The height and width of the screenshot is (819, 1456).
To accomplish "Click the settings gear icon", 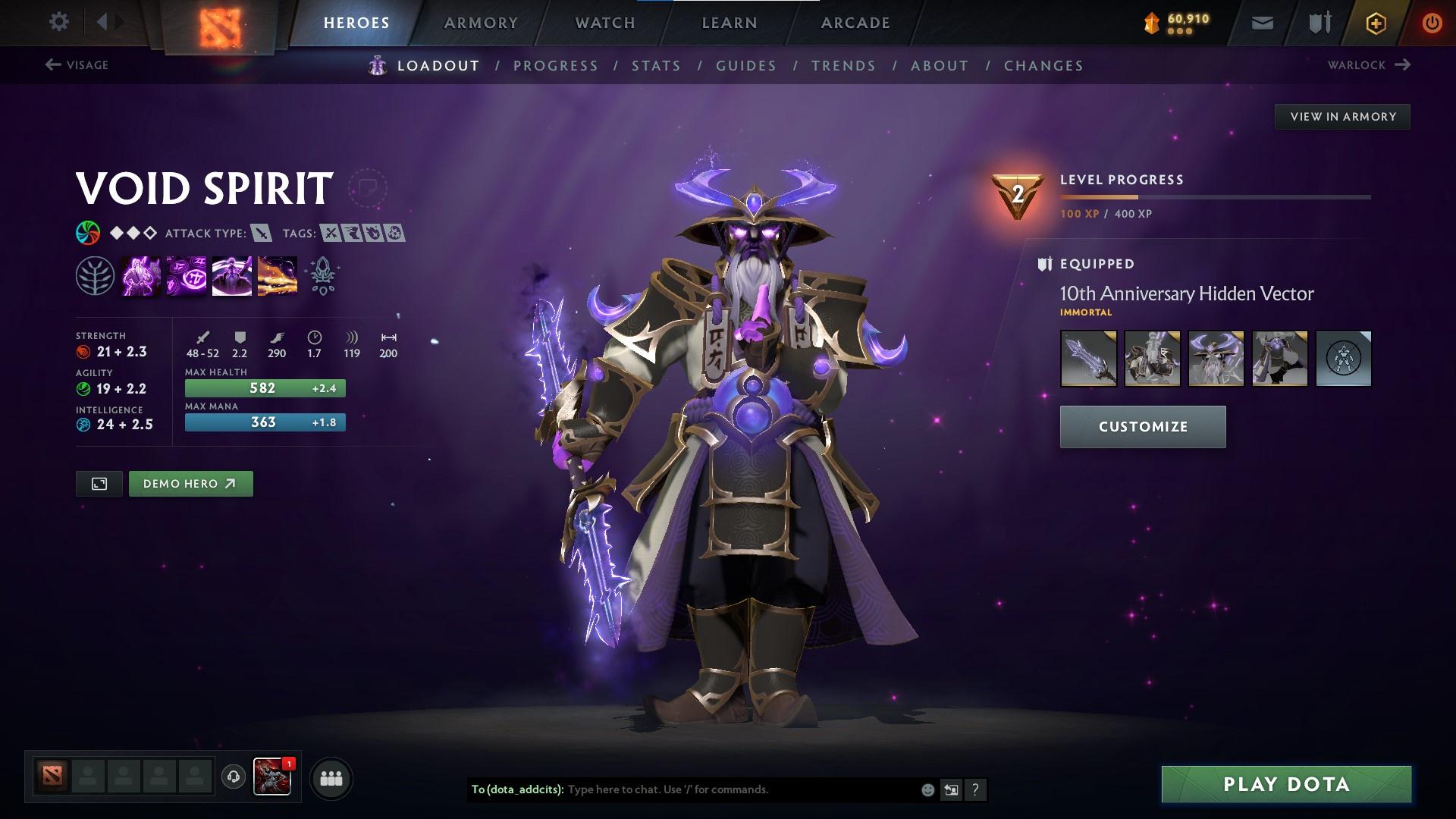I will pyautogui.click(x=59, y=21).
